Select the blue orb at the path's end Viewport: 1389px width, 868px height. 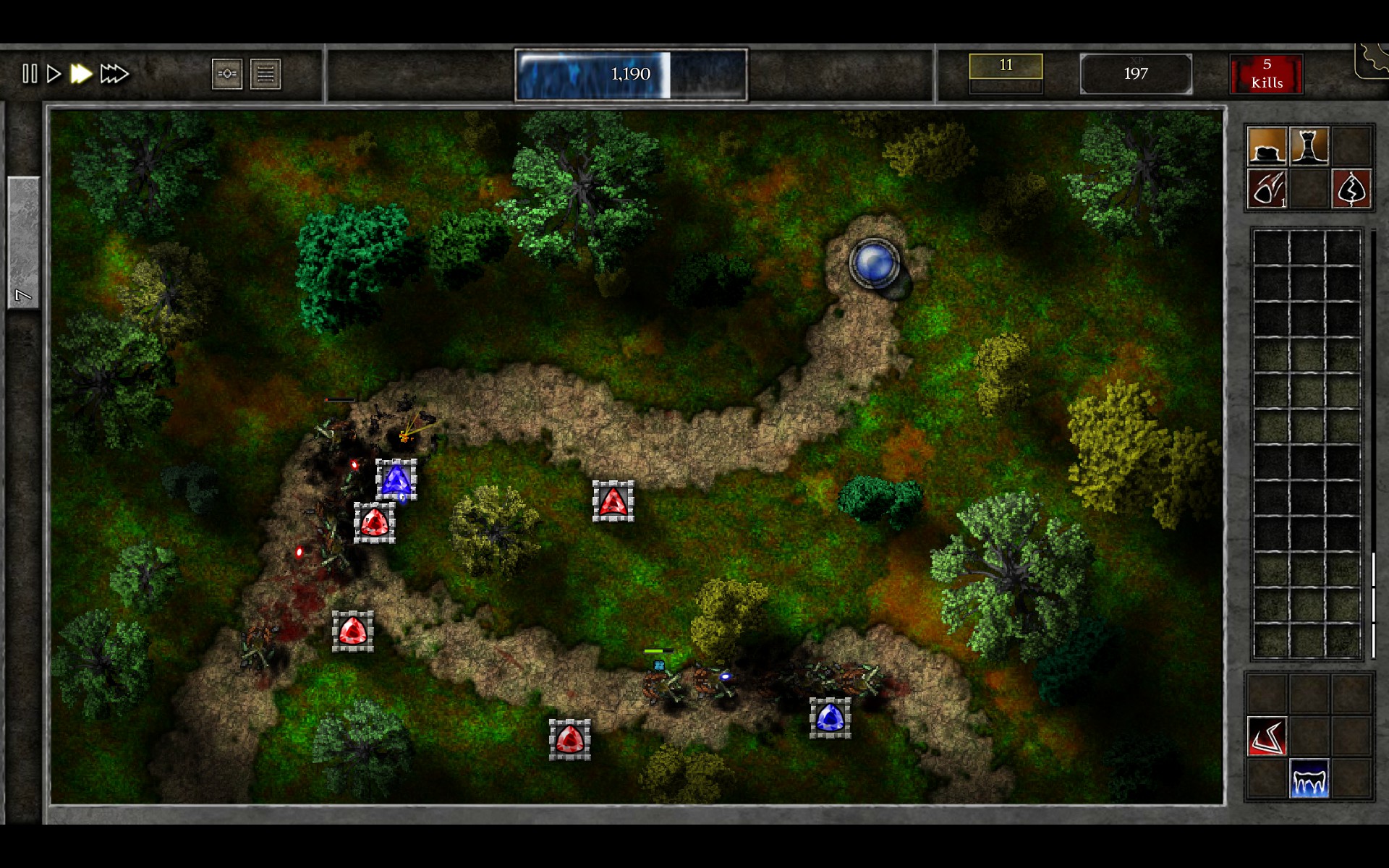click(875, 263)
